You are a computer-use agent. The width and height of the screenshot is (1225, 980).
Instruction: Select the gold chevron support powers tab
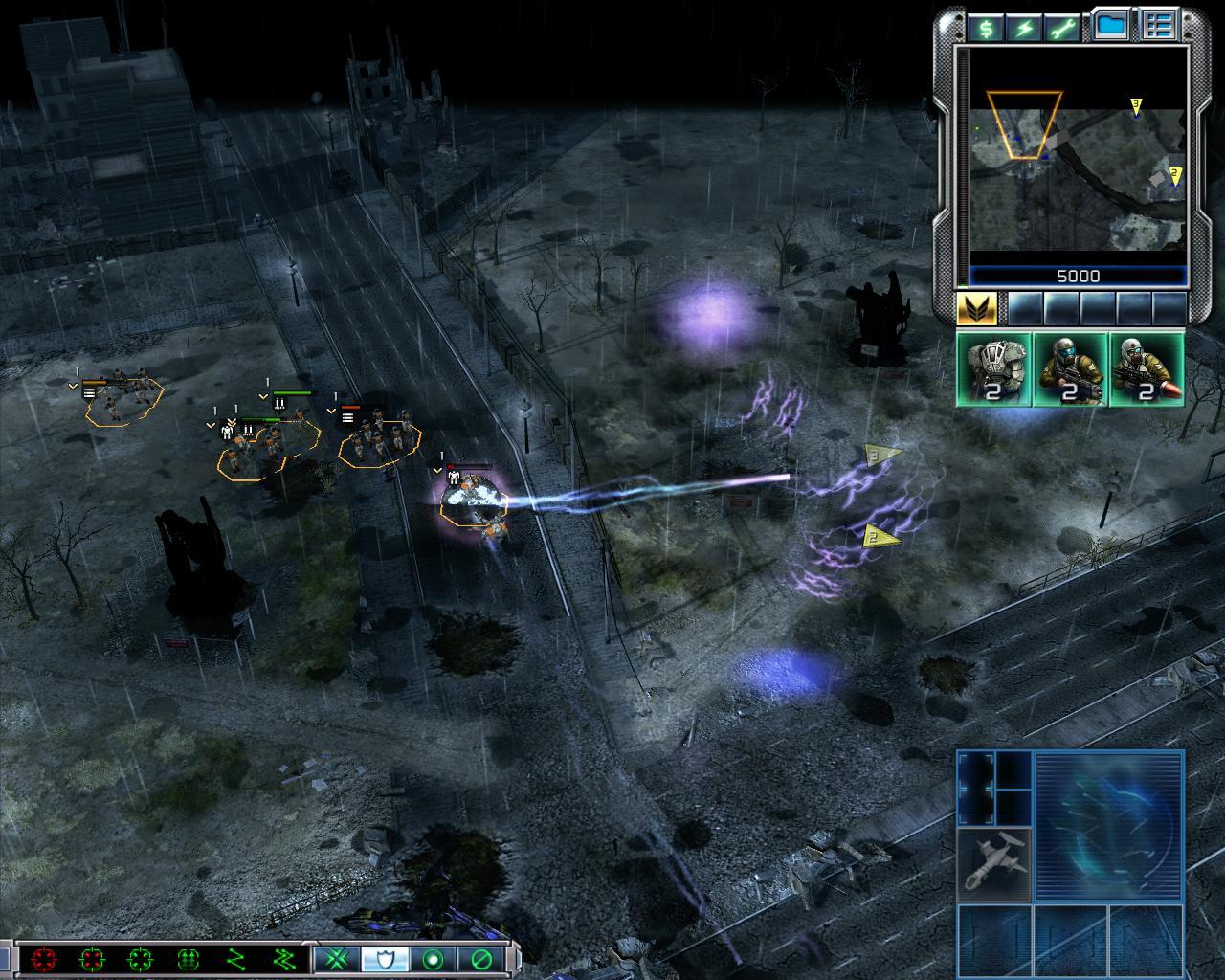976,308
